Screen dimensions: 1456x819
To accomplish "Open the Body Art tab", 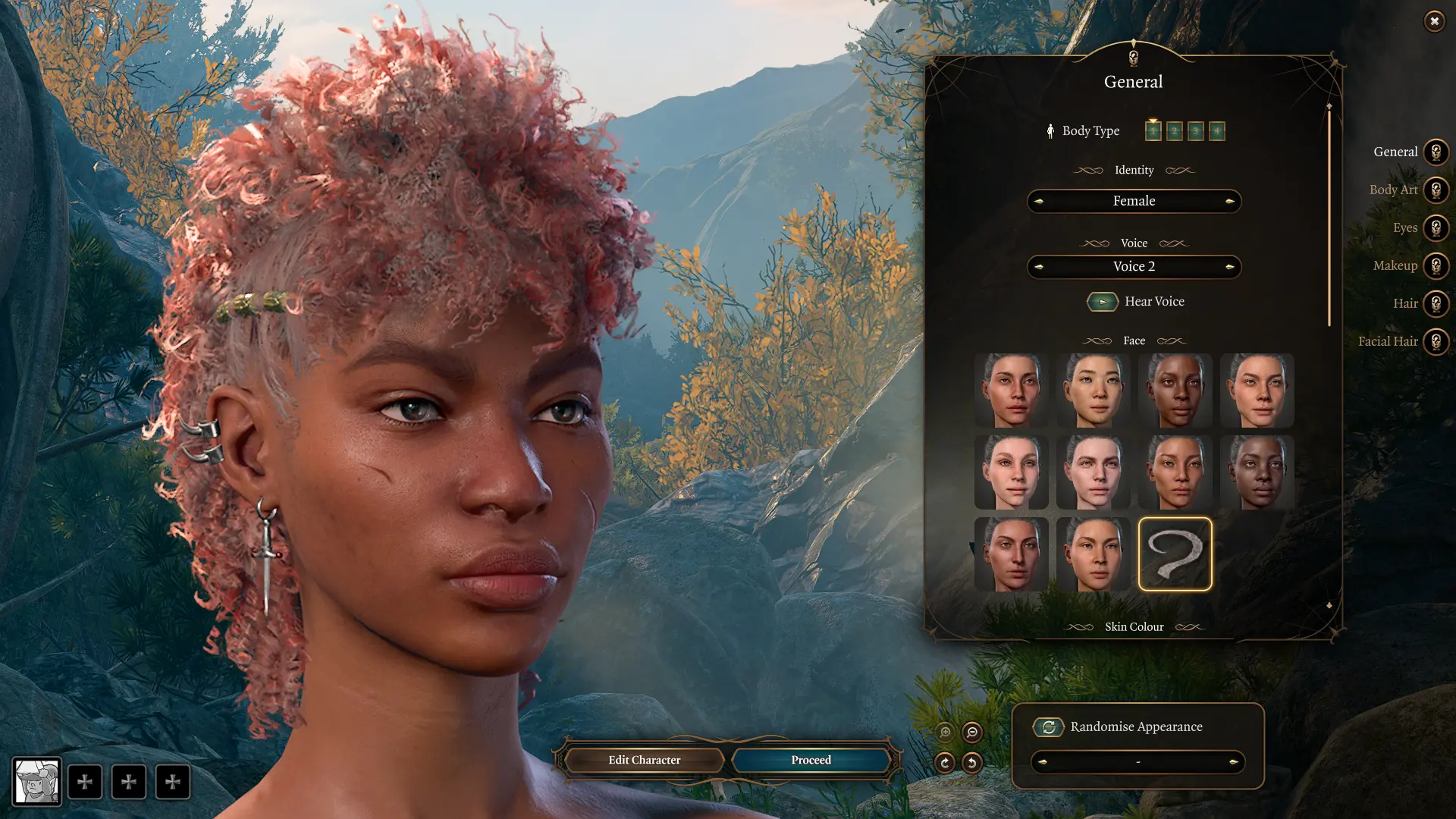I will click(x=1436, y=190).
